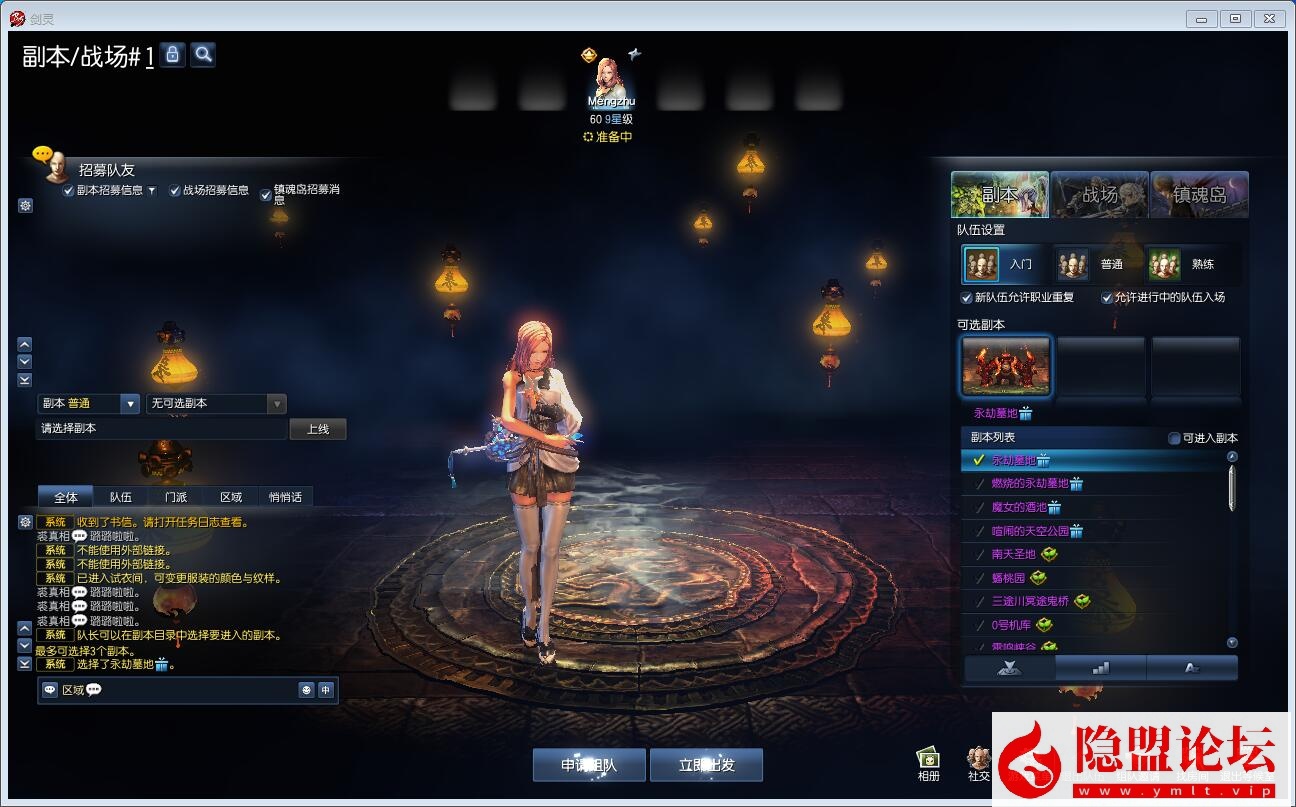This screenshot has width=1296, height=807.
Task: Toggle 允许进行中的队伍入场 checkbox
Action: [1107, 298]
